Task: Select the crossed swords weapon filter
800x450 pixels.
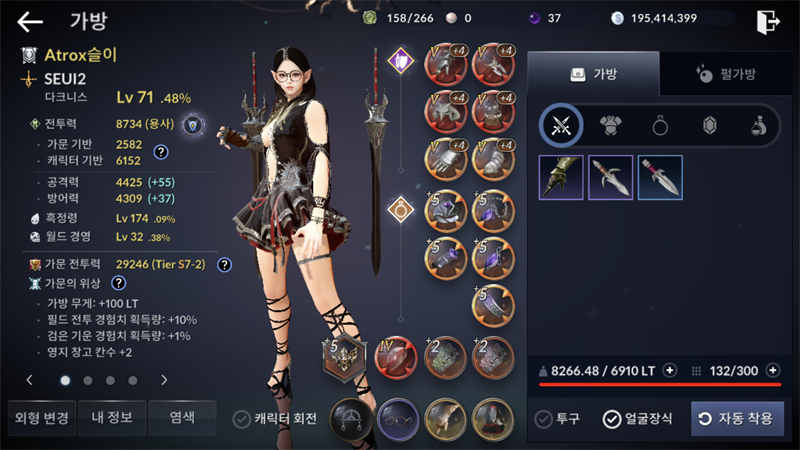Action: tap(561, 125)
